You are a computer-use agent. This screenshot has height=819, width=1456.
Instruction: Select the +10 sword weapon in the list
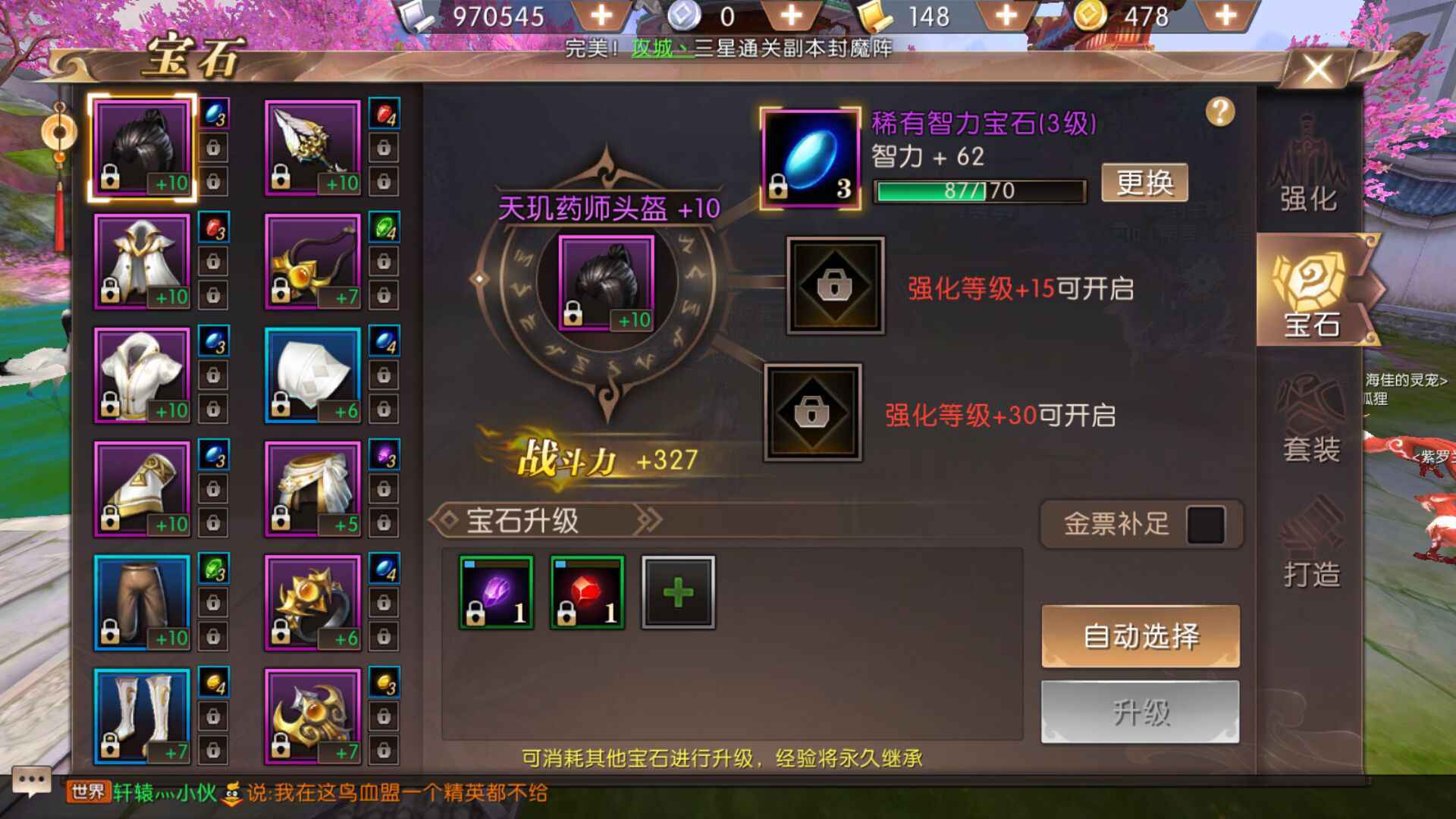[x=311, y=146]
